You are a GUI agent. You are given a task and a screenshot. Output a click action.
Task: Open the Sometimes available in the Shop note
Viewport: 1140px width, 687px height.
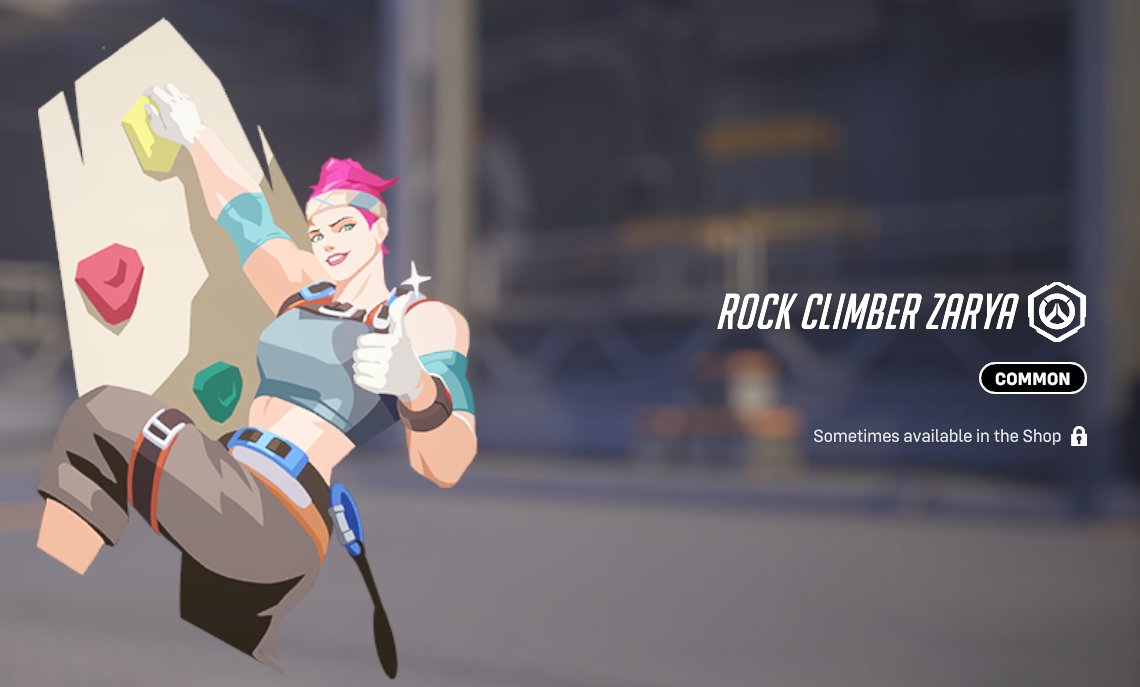click(x=936, y=436)
